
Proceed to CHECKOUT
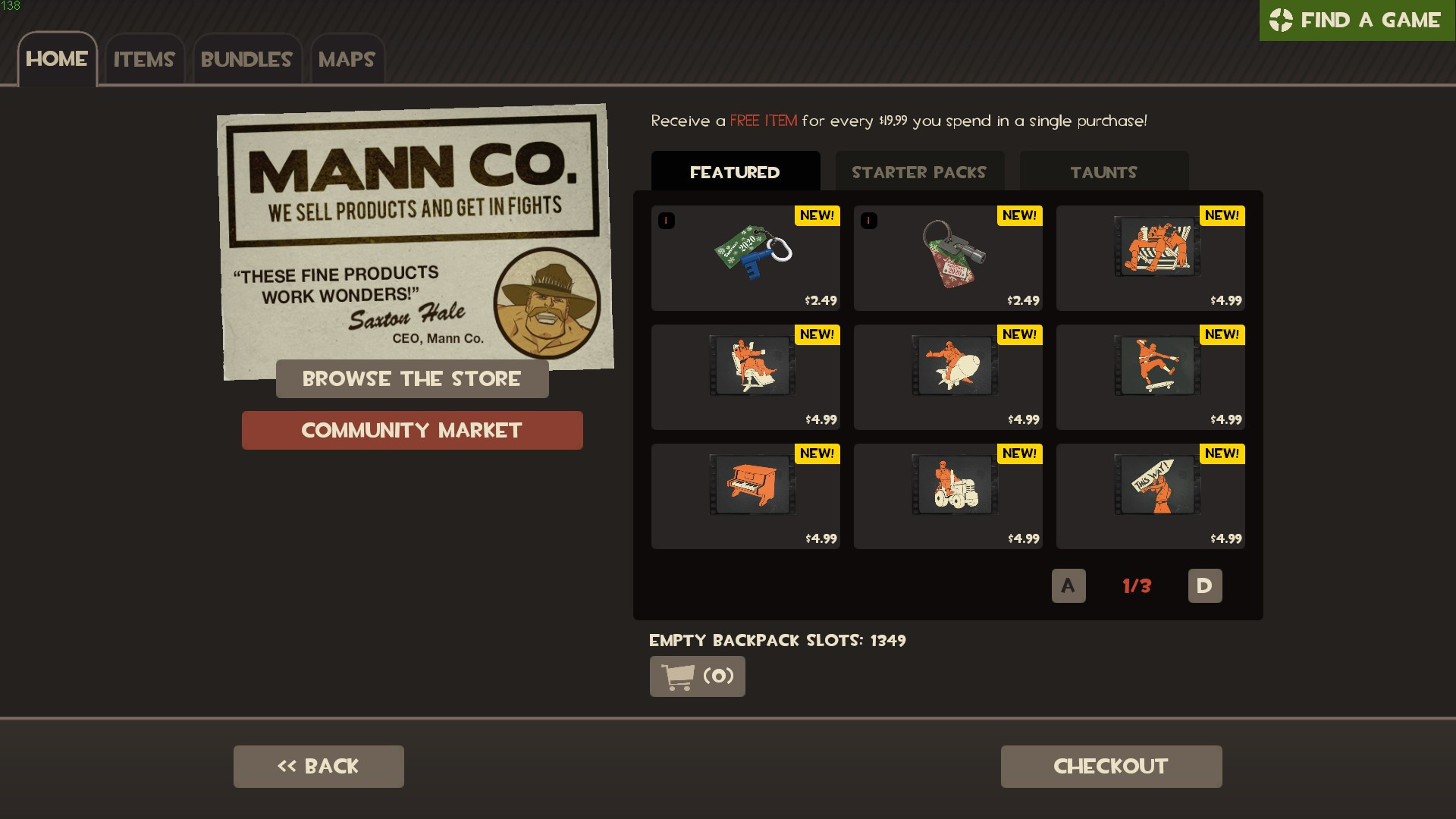[x=1111, y=766]
